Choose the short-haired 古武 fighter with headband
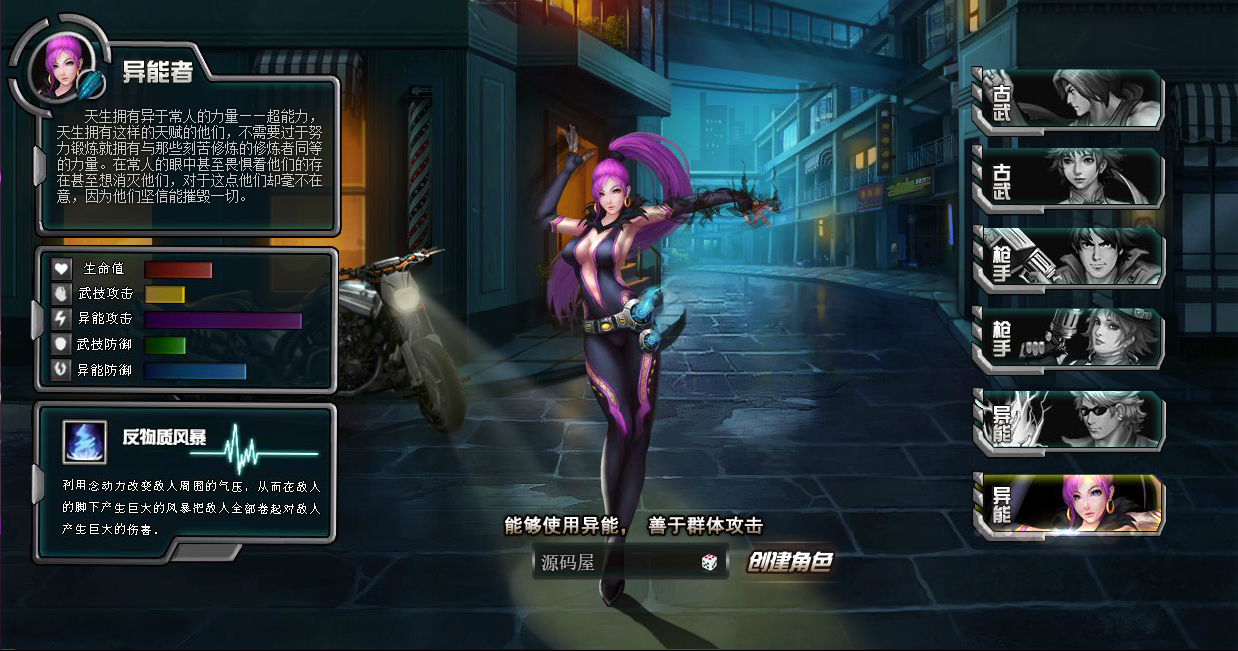Image resolution: width=1238 pixels, height=651 pixels. (x=1068, y=178)
